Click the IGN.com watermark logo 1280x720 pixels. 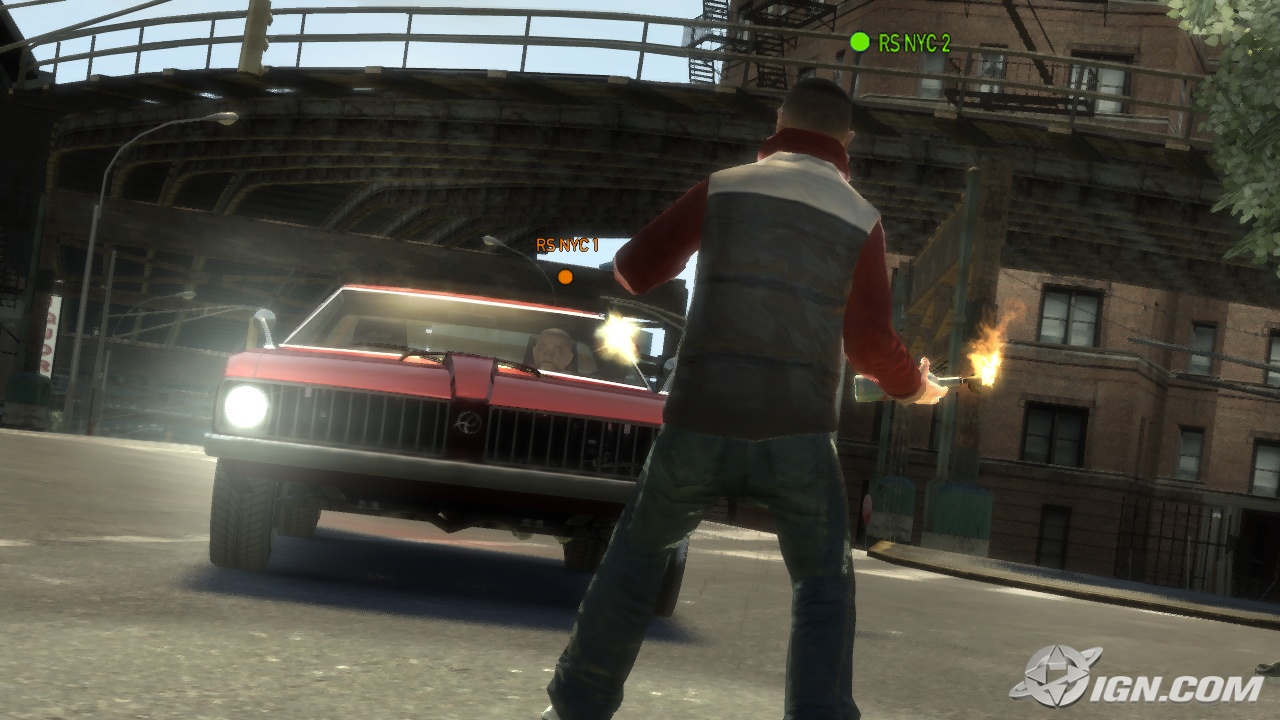(x=1138, y=677)
